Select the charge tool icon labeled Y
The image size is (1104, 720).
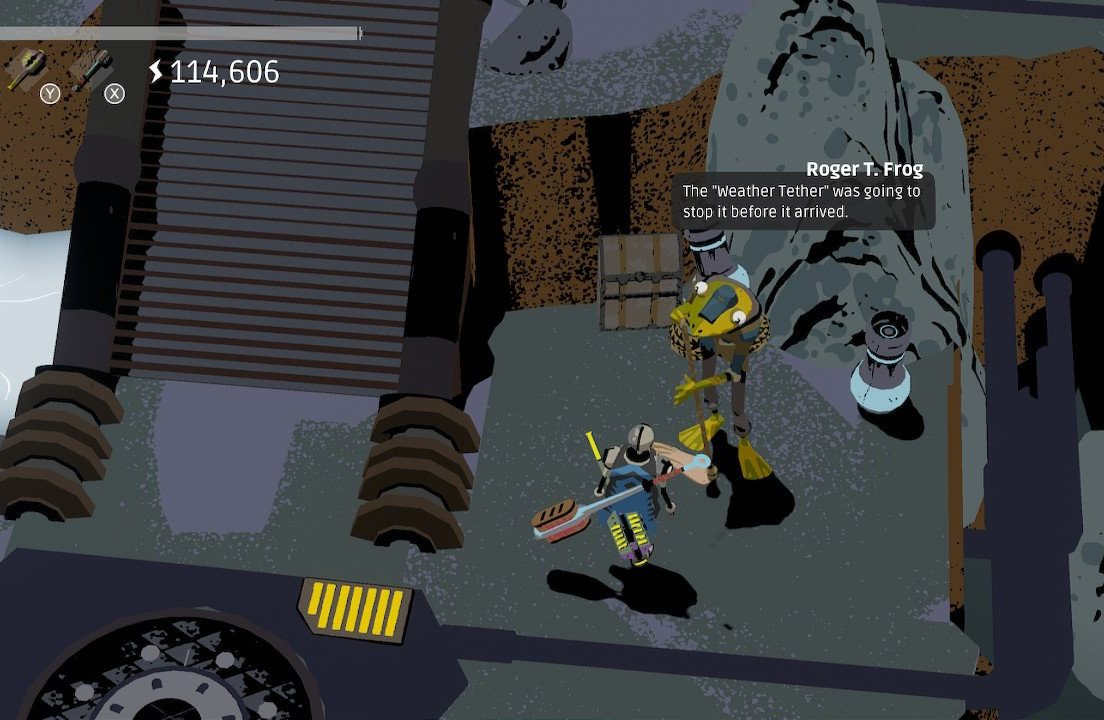pos(24,70)
